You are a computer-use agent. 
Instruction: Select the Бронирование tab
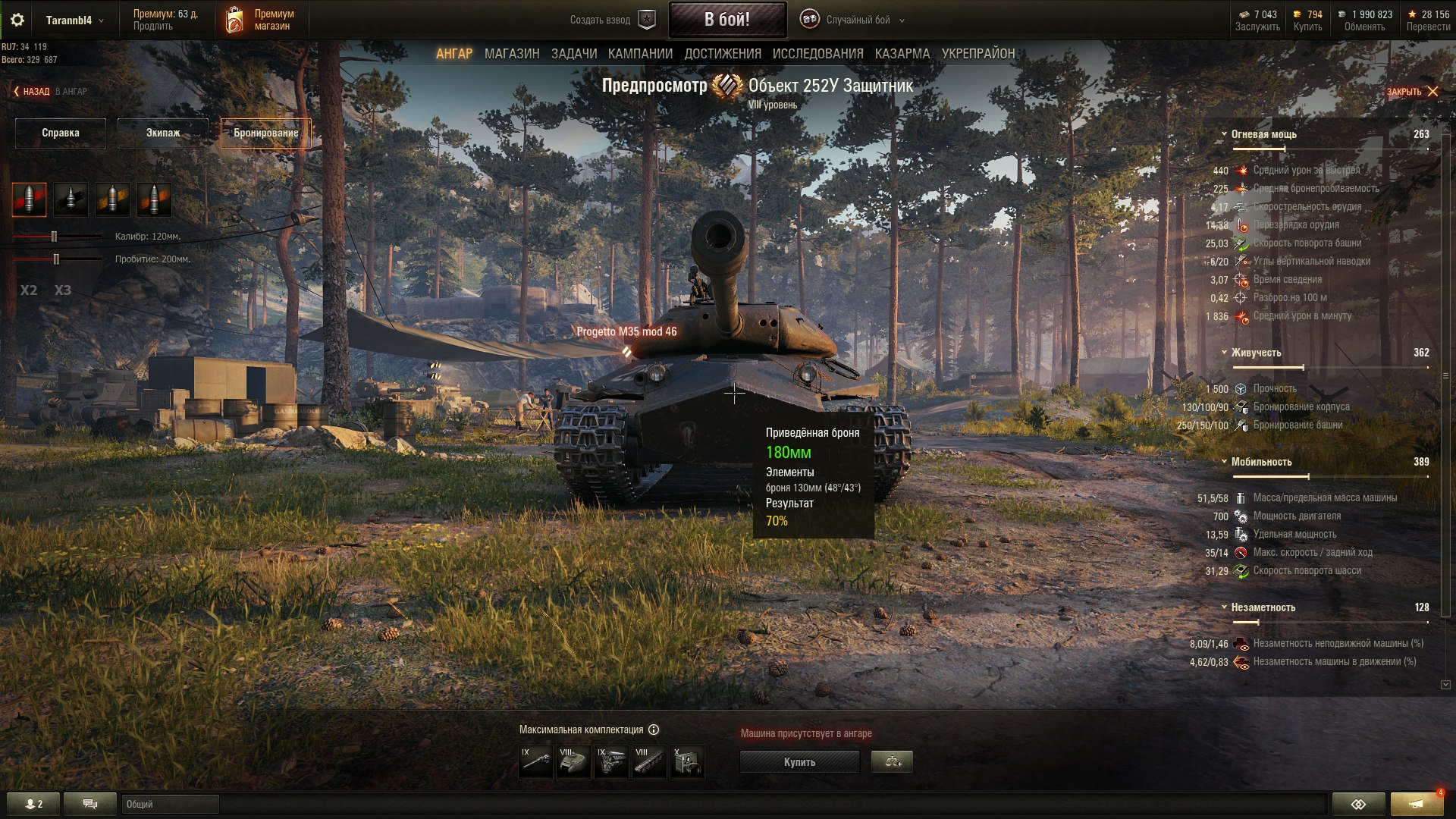[265, 133]
